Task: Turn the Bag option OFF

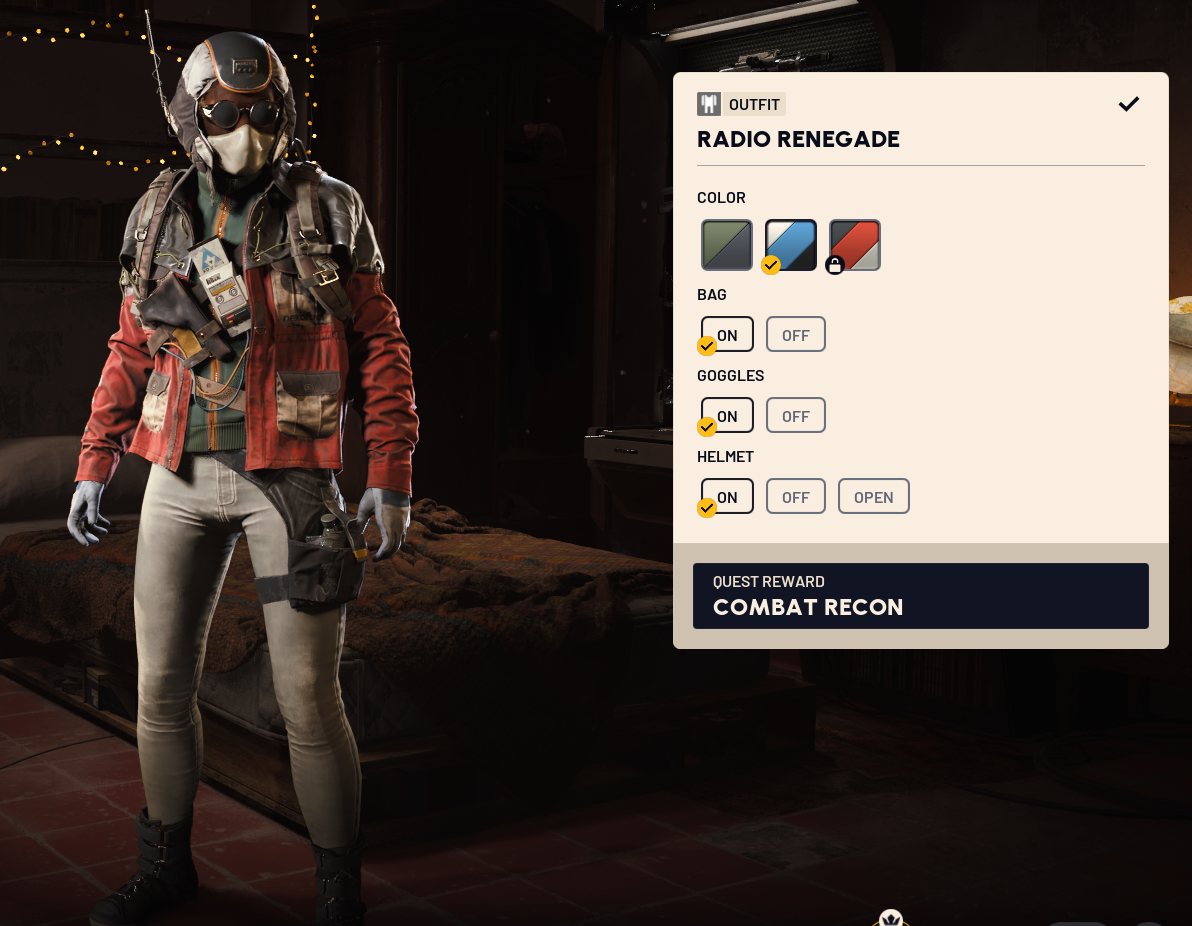Action: pos(796,335)
